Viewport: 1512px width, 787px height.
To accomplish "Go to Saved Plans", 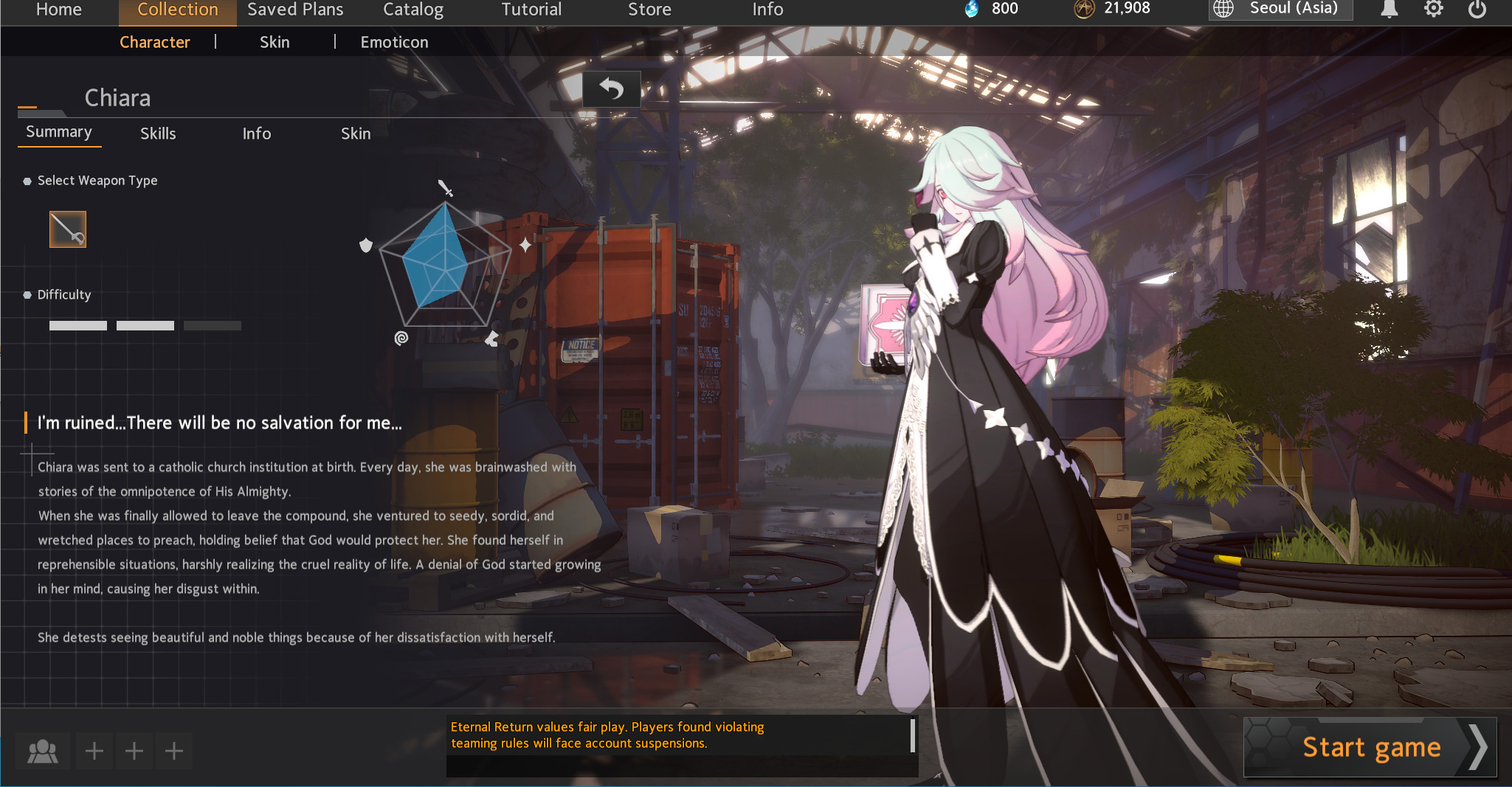I will click(x=294, y=10).
